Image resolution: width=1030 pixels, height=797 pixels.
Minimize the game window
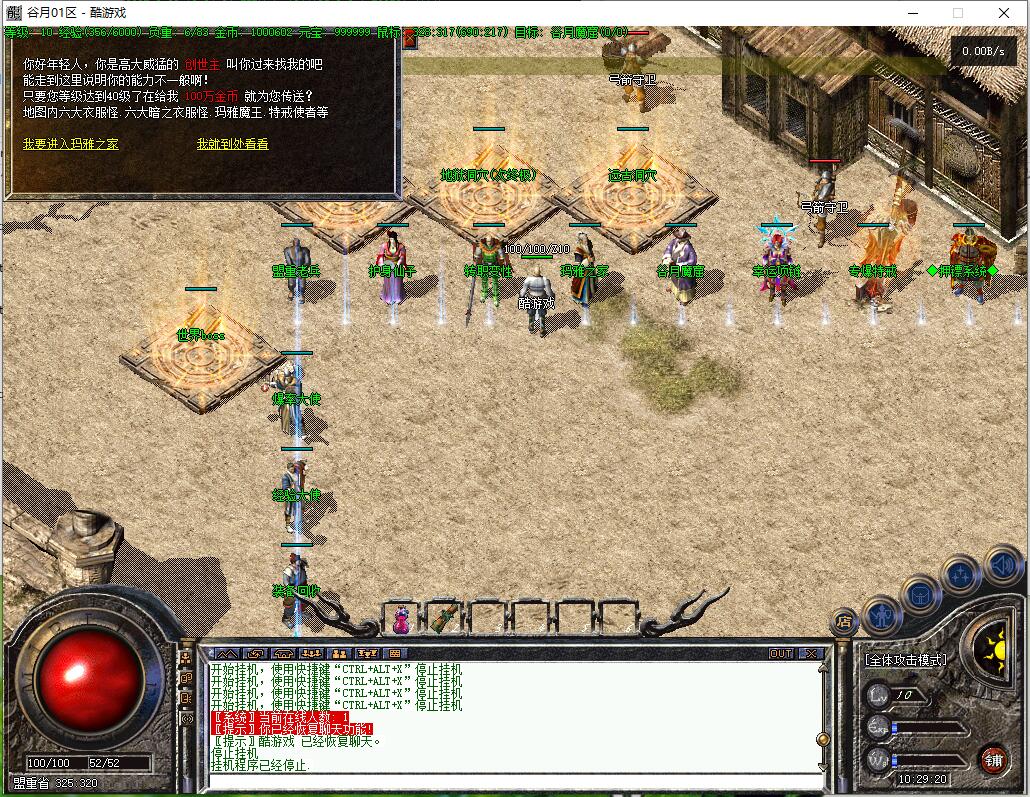911,13
